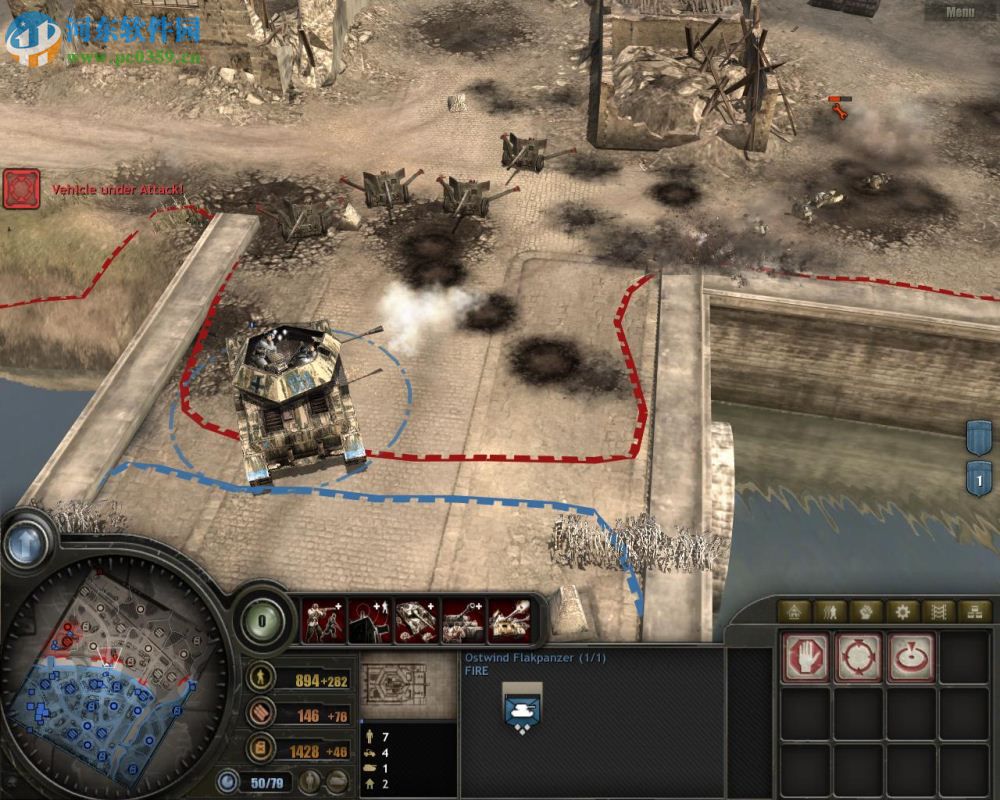Viewport: 1000px width, 800px height.
Task: Select control group 1 badge
Action: tap(978, 478)
